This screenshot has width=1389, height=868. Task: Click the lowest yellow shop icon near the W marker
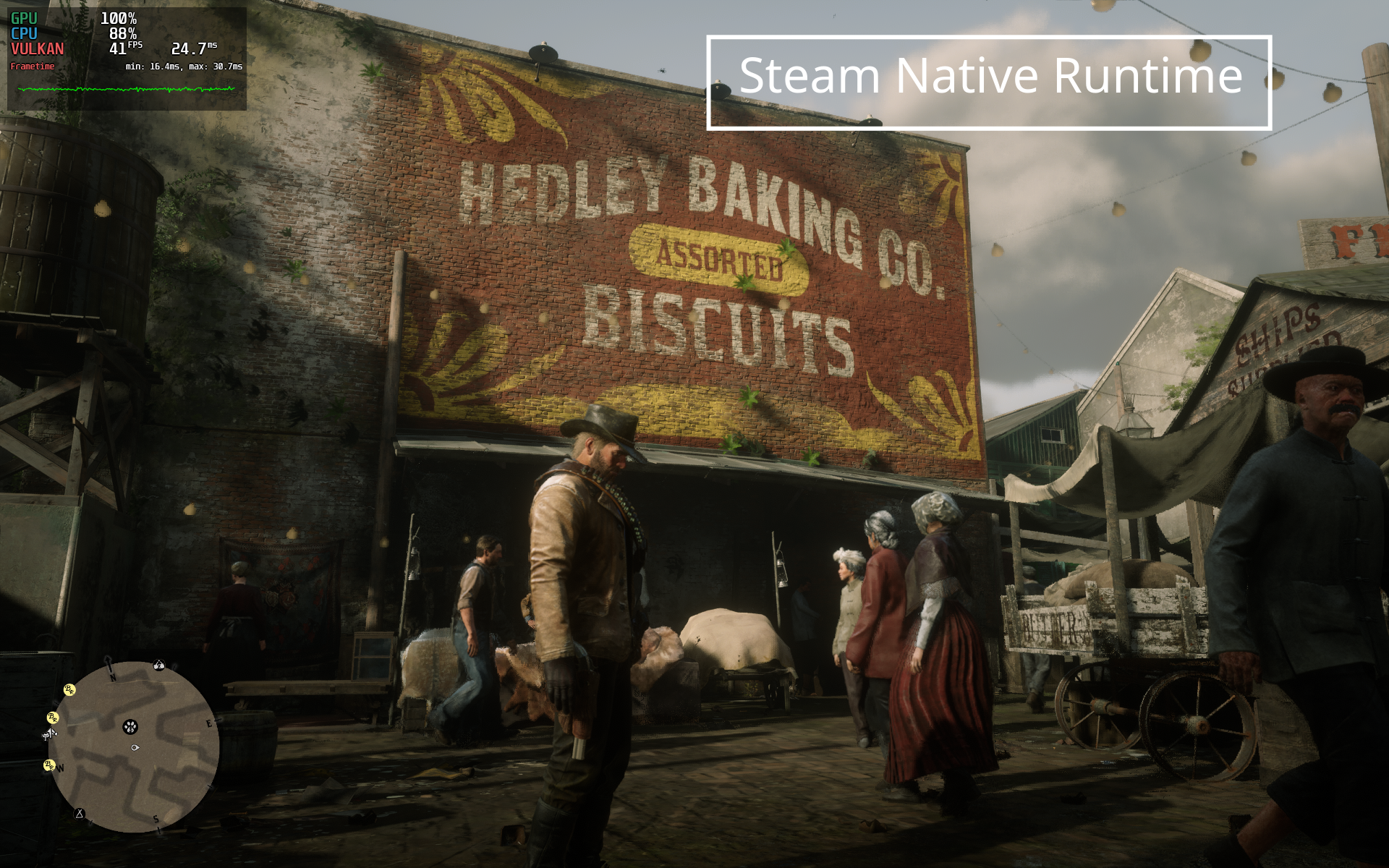coord(48,765)
